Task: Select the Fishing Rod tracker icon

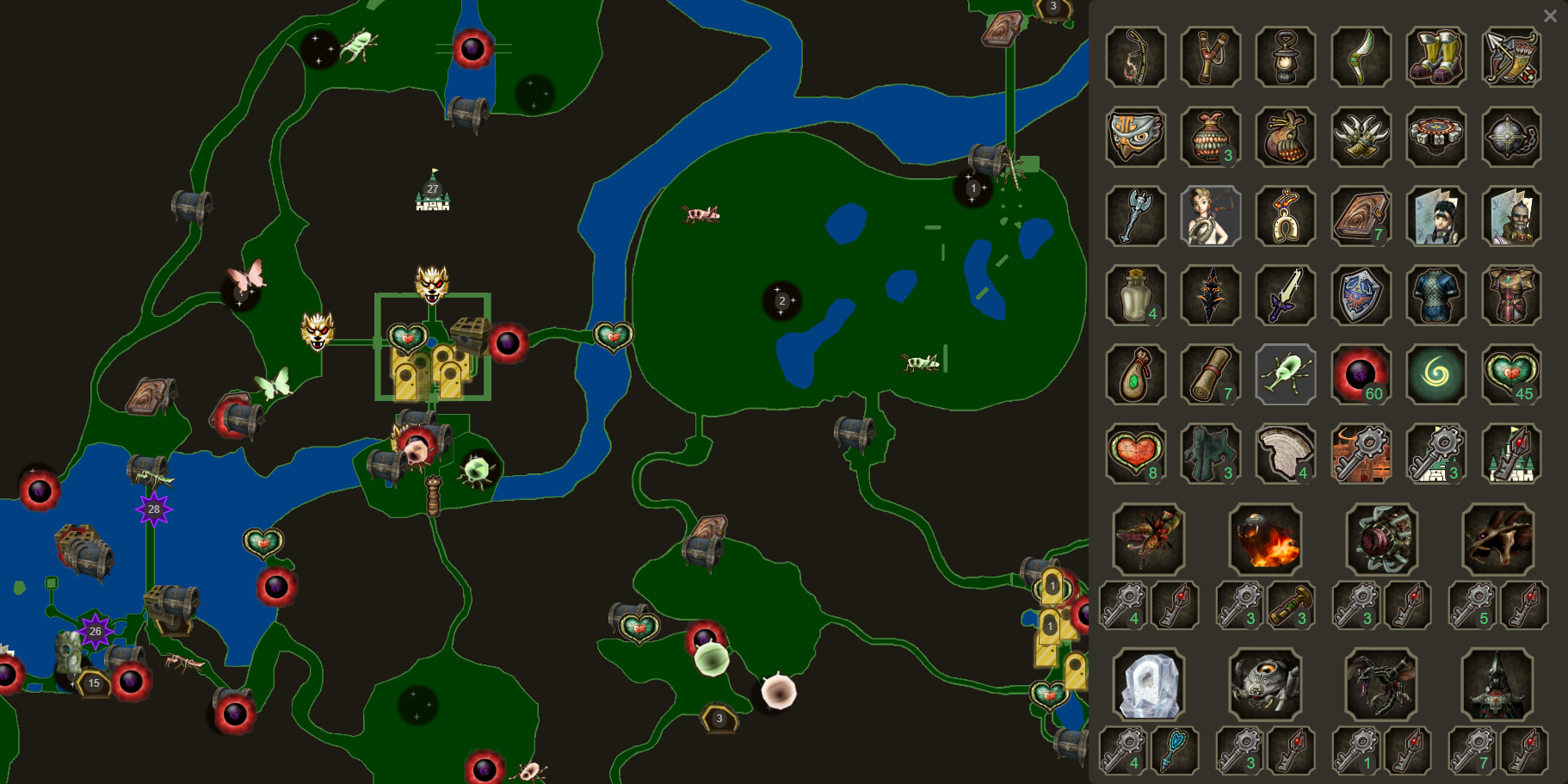Action: 1135,58
